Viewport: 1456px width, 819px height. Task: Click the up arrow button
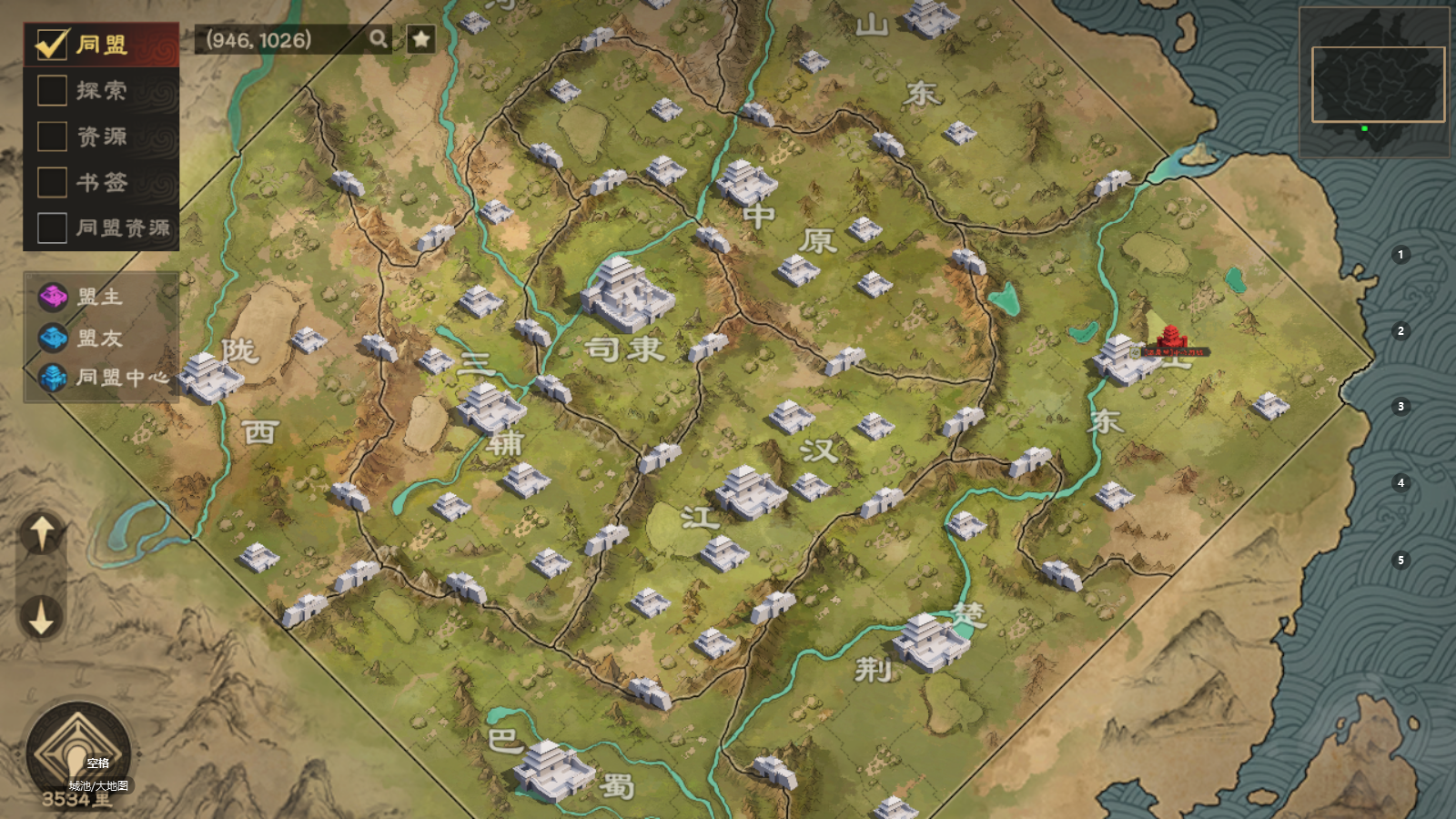click(x=42, y=532)
